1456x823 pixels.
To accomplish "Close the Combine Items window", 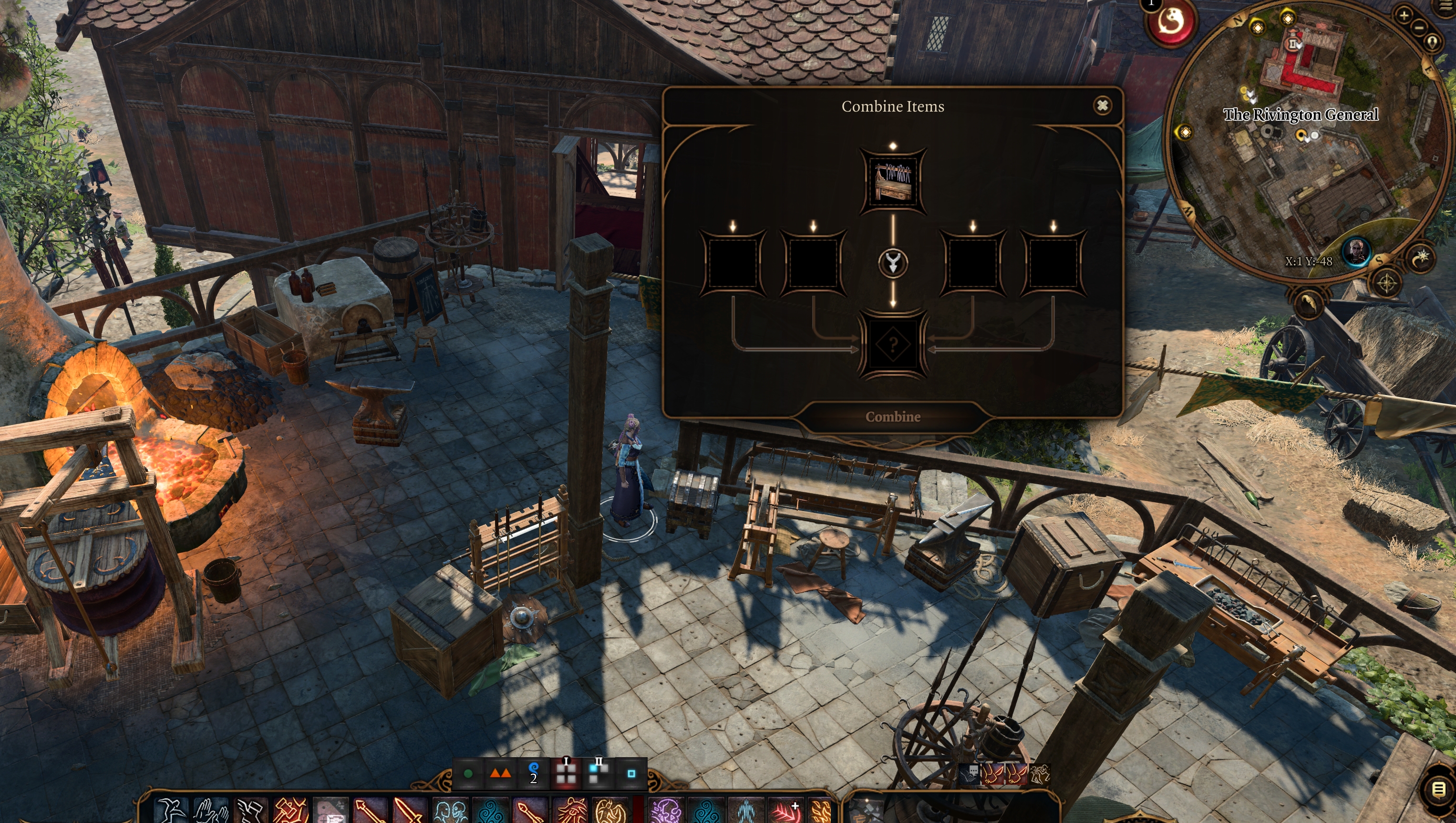I will point(1102,106).
